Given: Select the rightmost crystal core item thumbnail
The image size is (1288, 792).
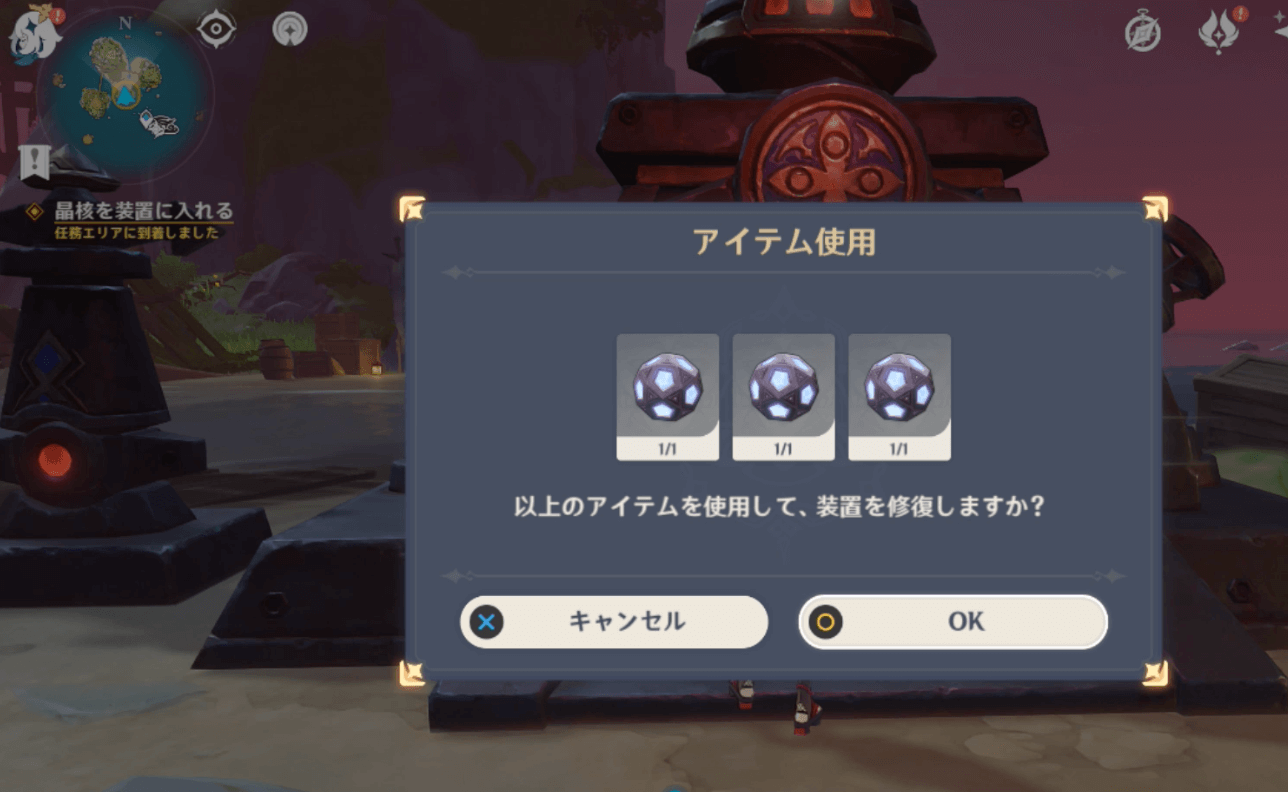Looking at the screenshot, I should coord(898,388).
